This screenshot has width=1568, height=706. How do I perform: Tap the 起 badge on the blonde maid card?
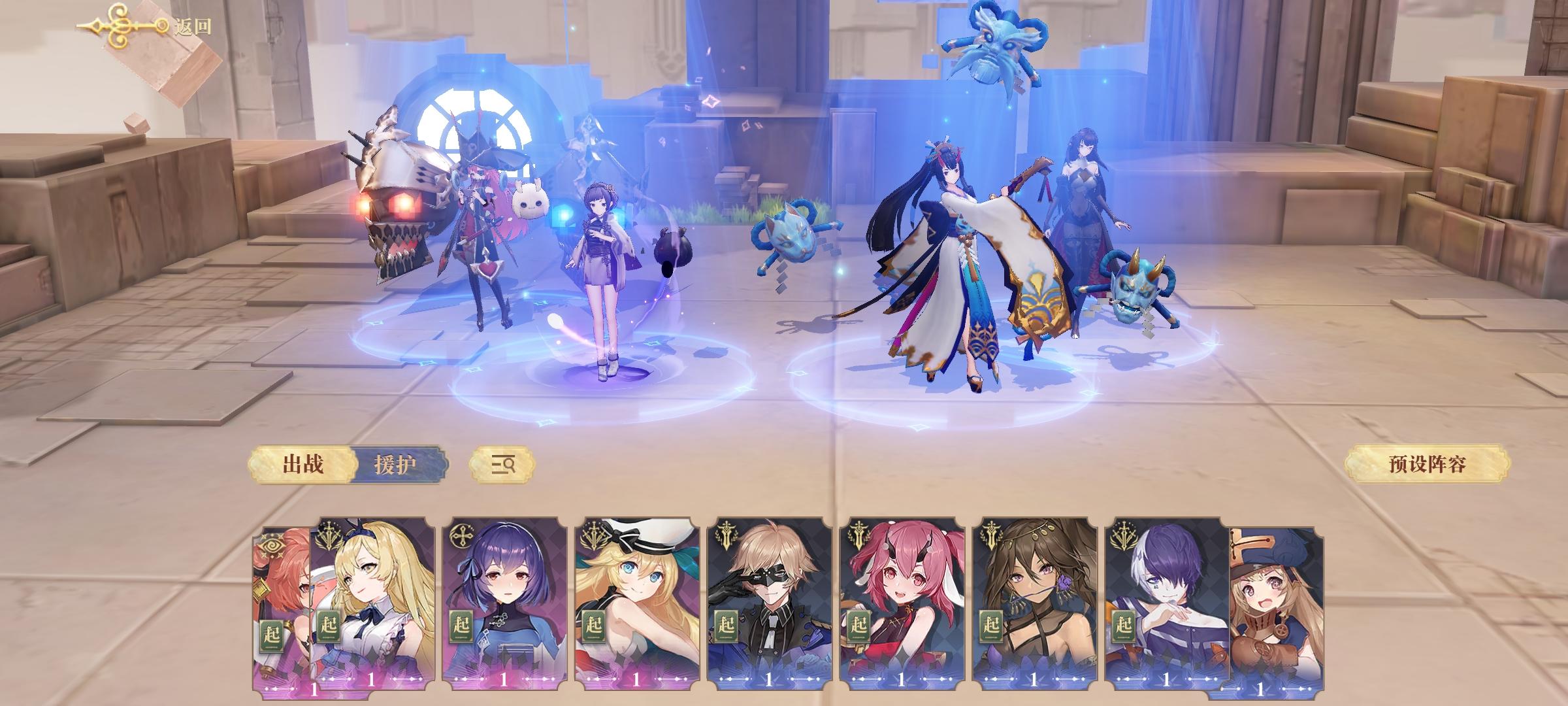tap(329, 624)
